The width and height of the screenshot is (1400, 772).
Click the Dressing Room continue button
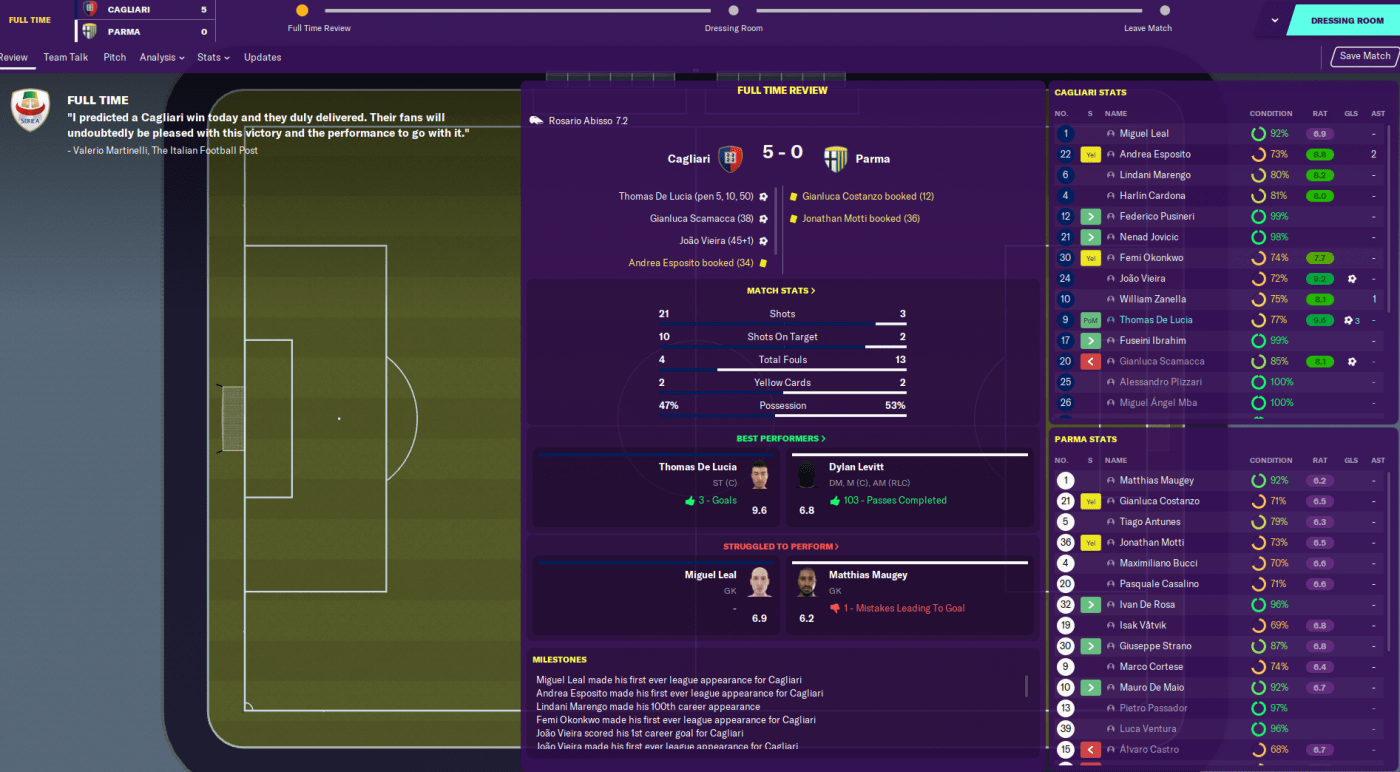(1347, 20)
